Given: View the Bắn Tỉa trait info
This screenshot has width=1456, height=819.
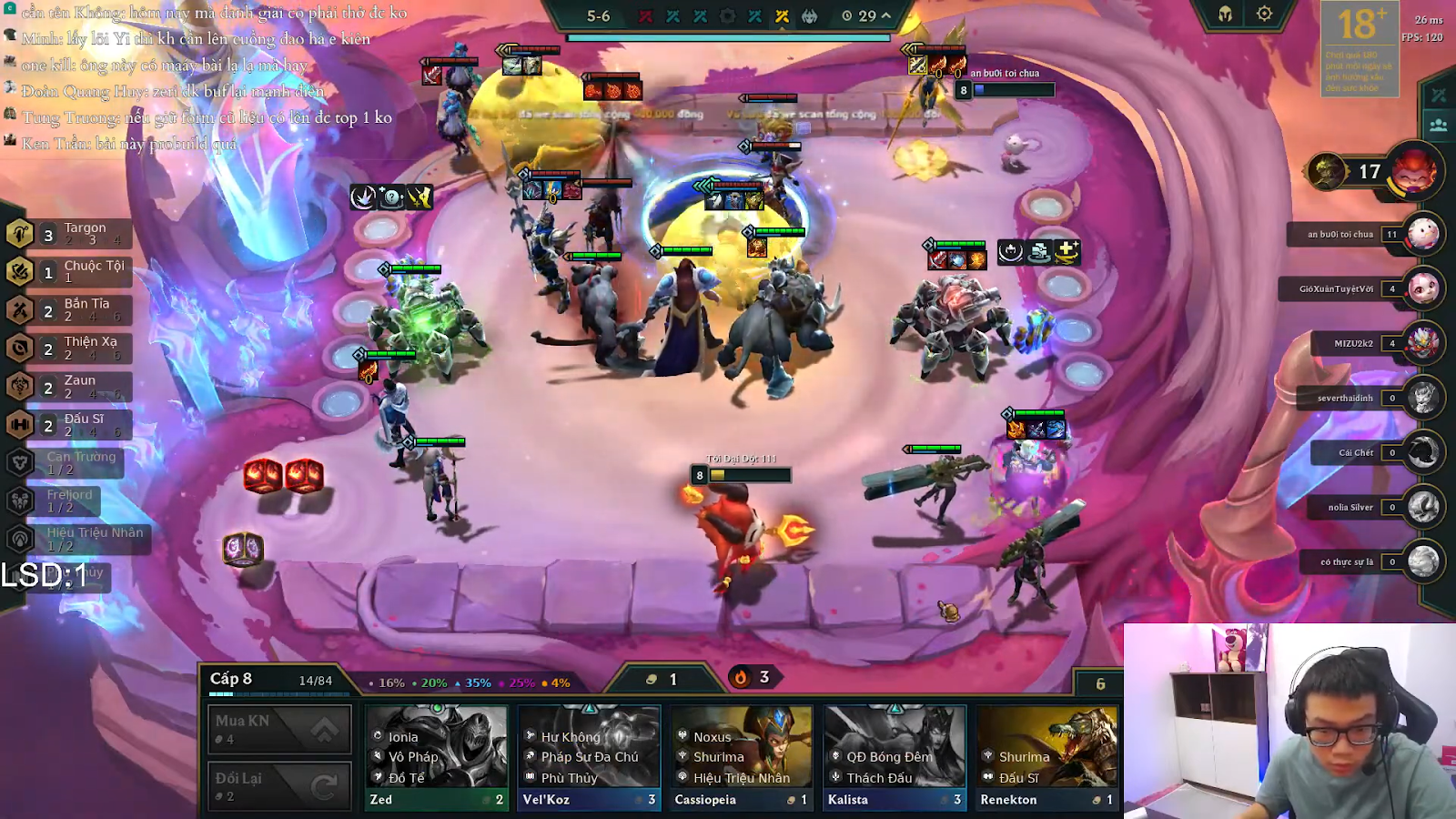Looking at the screenshot, I should (x=68, y=310).
